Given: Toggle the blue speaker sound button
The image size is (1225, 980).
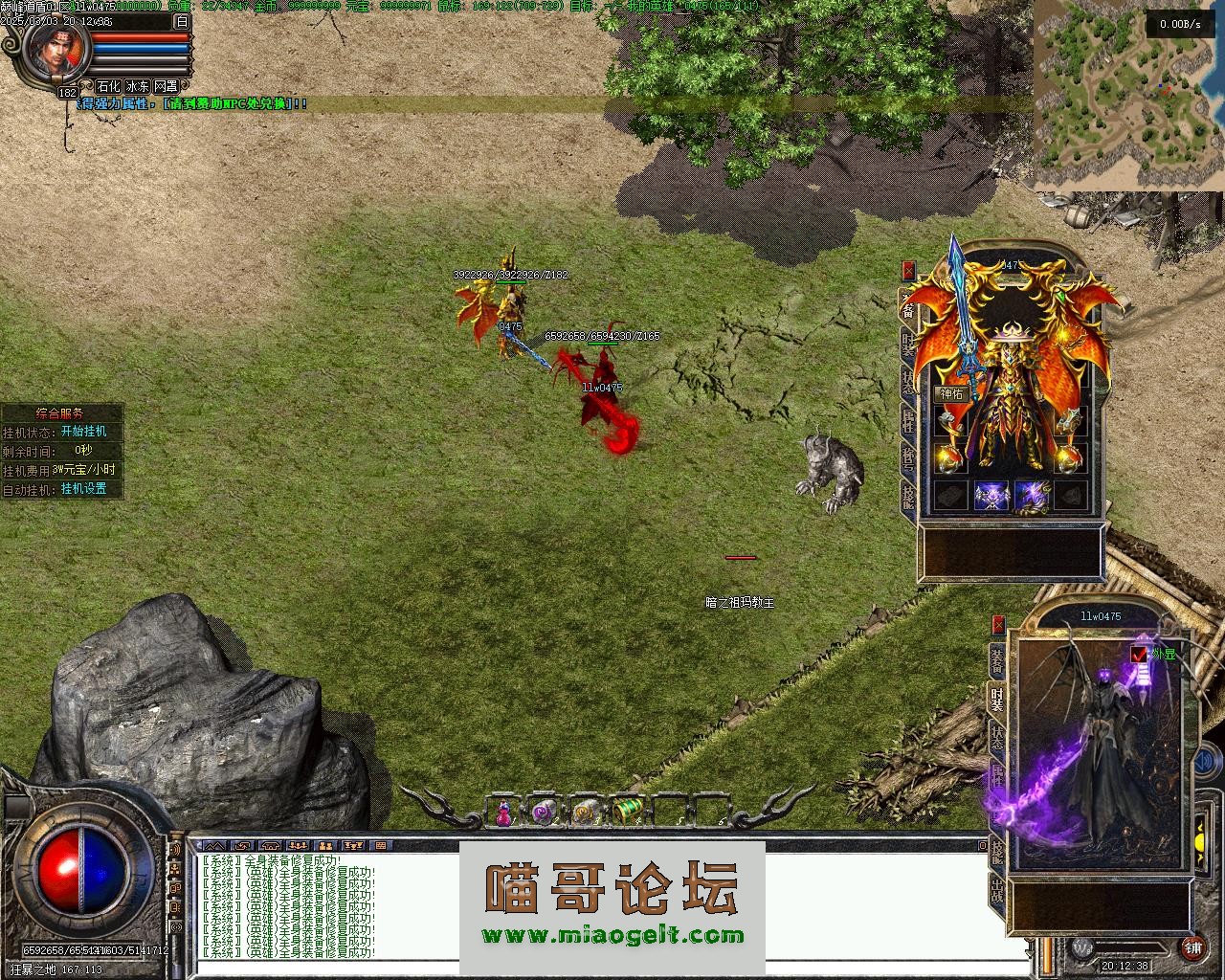Looking at the screenshot, I should 1082,947.
